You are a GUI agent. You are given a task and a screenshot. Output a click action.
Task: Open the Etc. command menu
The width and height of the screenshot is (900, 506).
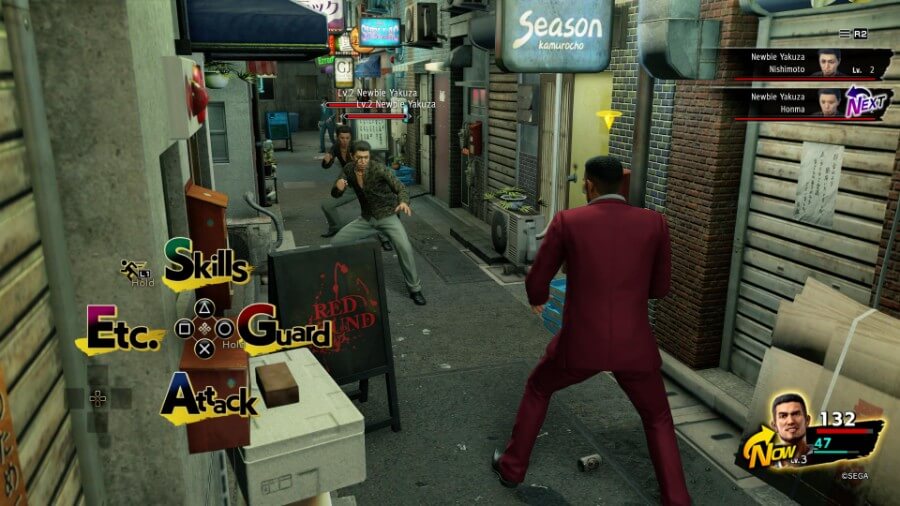123,330
